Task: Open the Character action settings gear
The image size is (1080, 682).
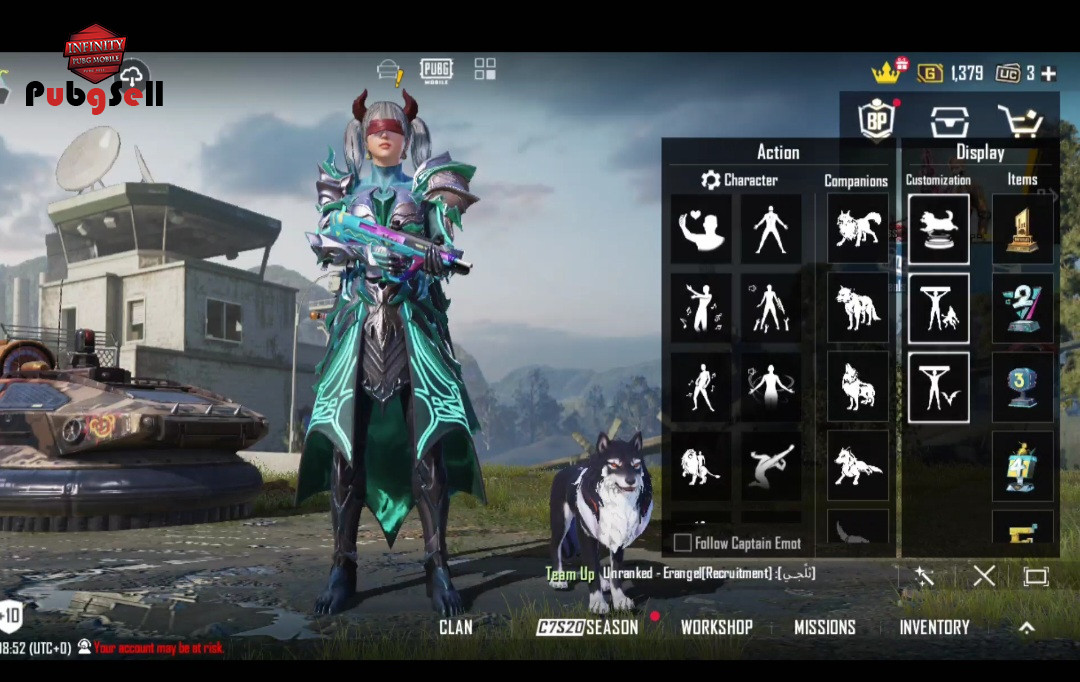Action: click(711, 180)
